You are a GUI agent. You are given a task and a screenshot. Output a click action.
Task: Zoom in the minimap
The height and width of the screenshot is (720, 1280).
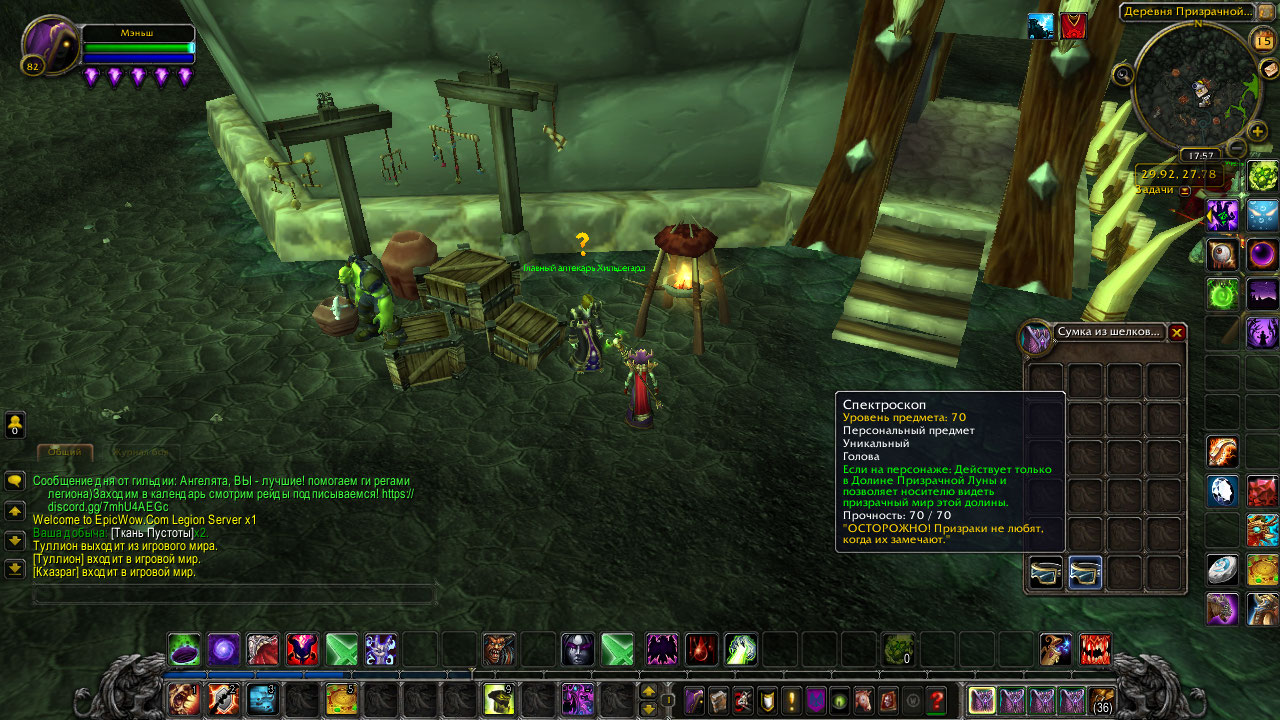(x=1257, y=131)
